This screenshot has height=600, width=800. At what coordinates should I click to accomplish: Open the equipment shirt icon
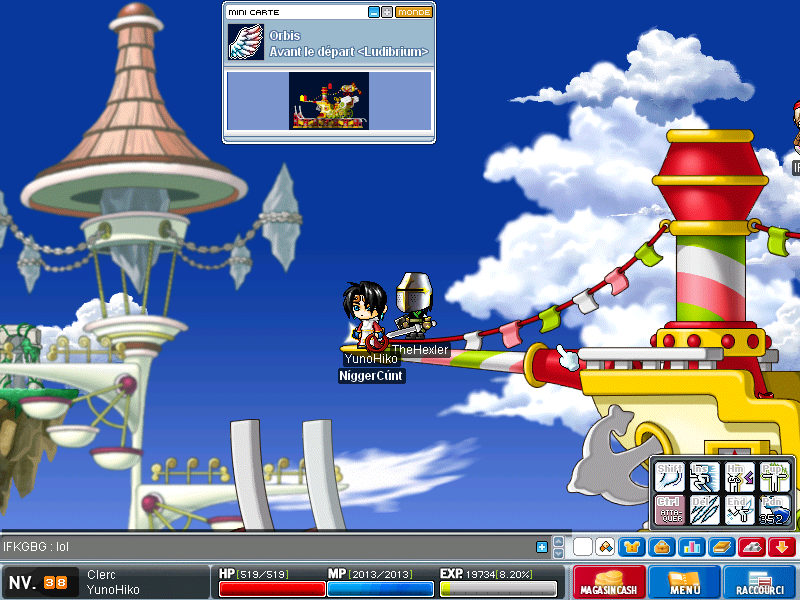pos(634,547)
